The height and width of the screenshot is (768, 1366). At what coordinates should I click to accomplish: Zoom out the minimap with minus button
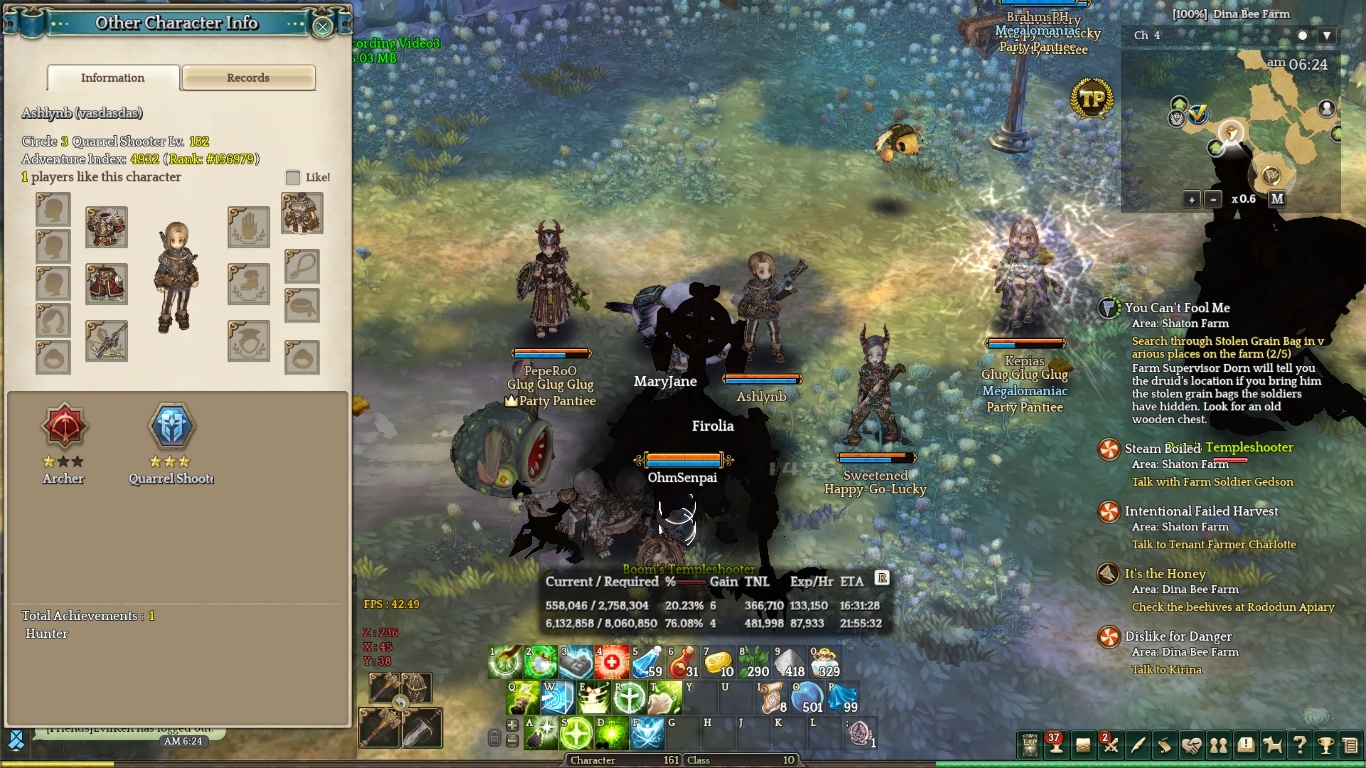1214,199
